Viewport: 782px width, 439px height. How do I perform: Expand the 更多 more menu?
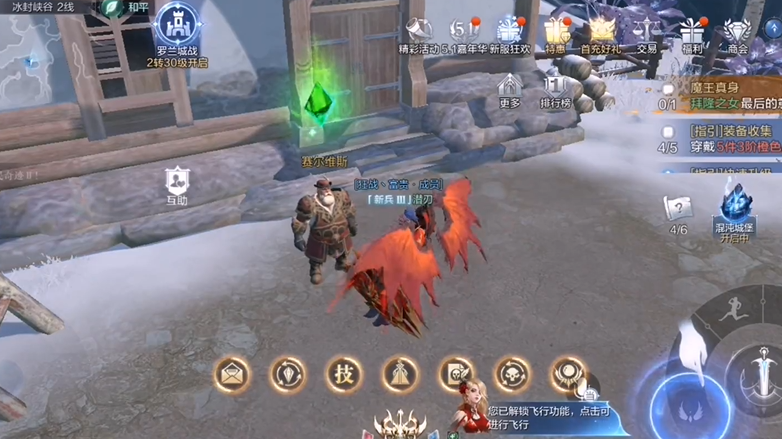point(510,90)
